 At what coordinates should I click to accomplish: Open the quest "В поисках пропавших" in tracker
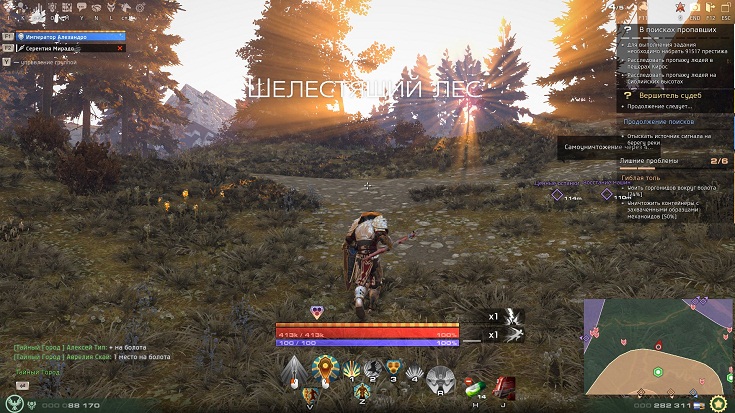pos(670,31)
